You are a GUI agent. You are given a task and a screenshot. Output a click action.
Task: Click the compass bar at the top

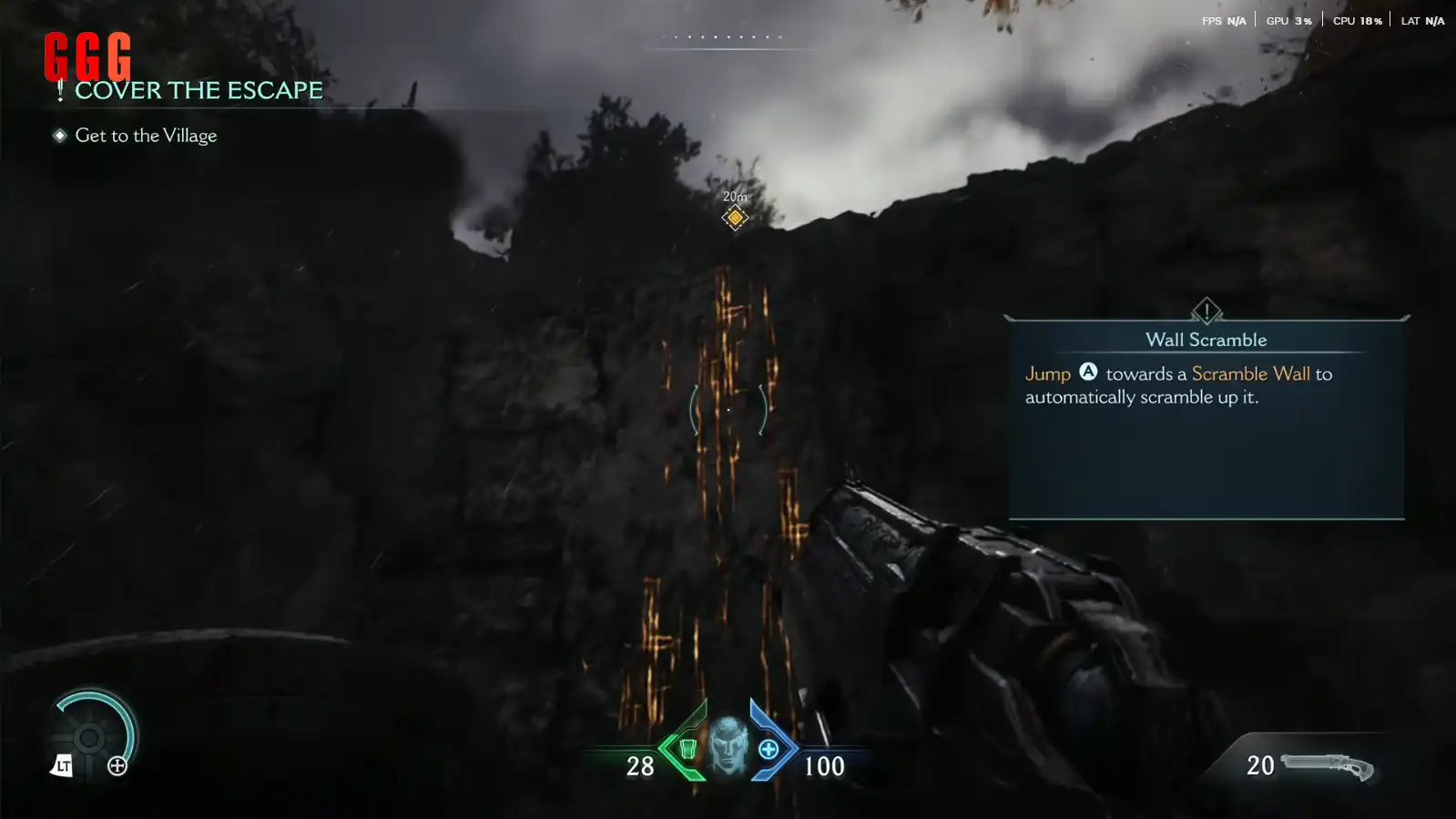coord(728,39)
